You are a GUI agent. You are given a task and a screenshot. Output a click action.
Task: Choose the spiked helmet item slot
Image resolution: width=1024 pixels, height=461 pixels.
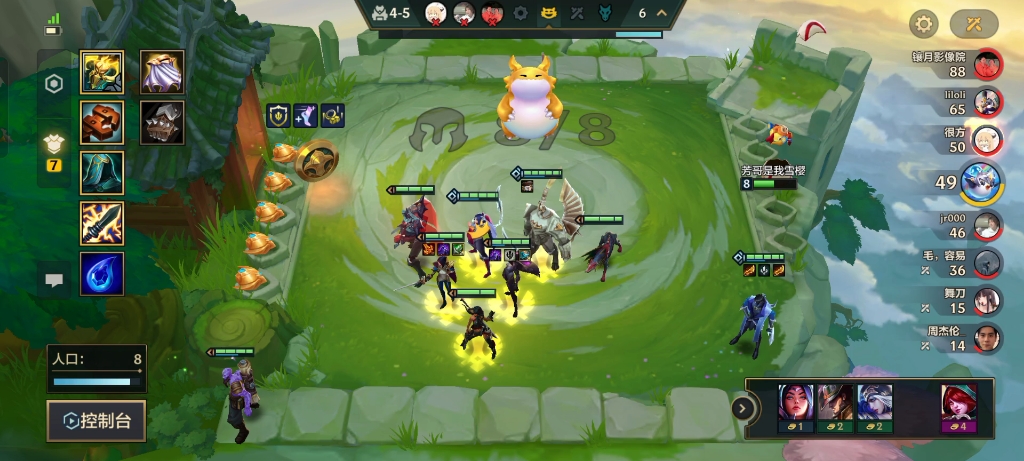click(162, 122)
